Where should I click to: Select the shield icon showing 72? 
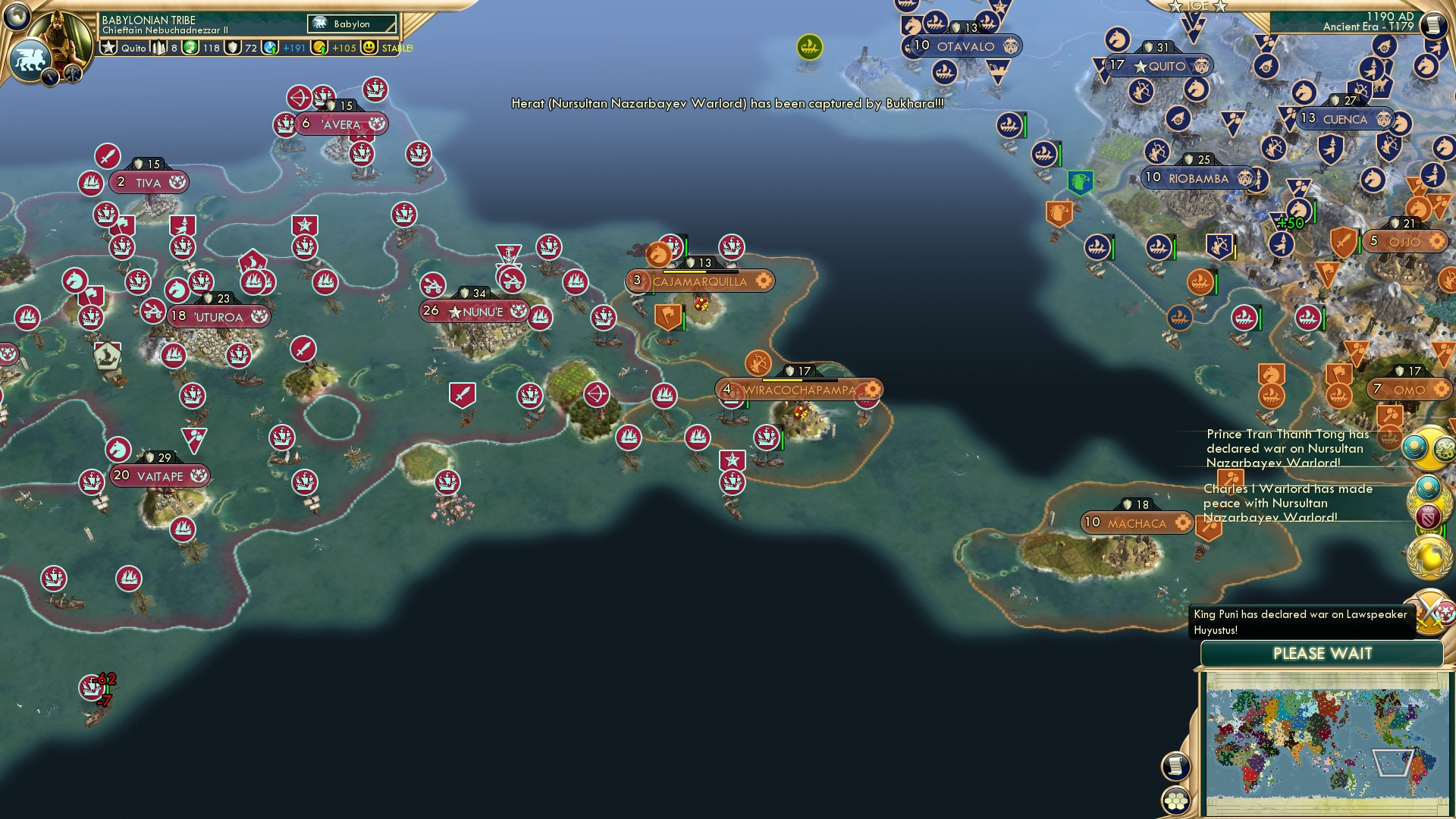click(231, 48)
